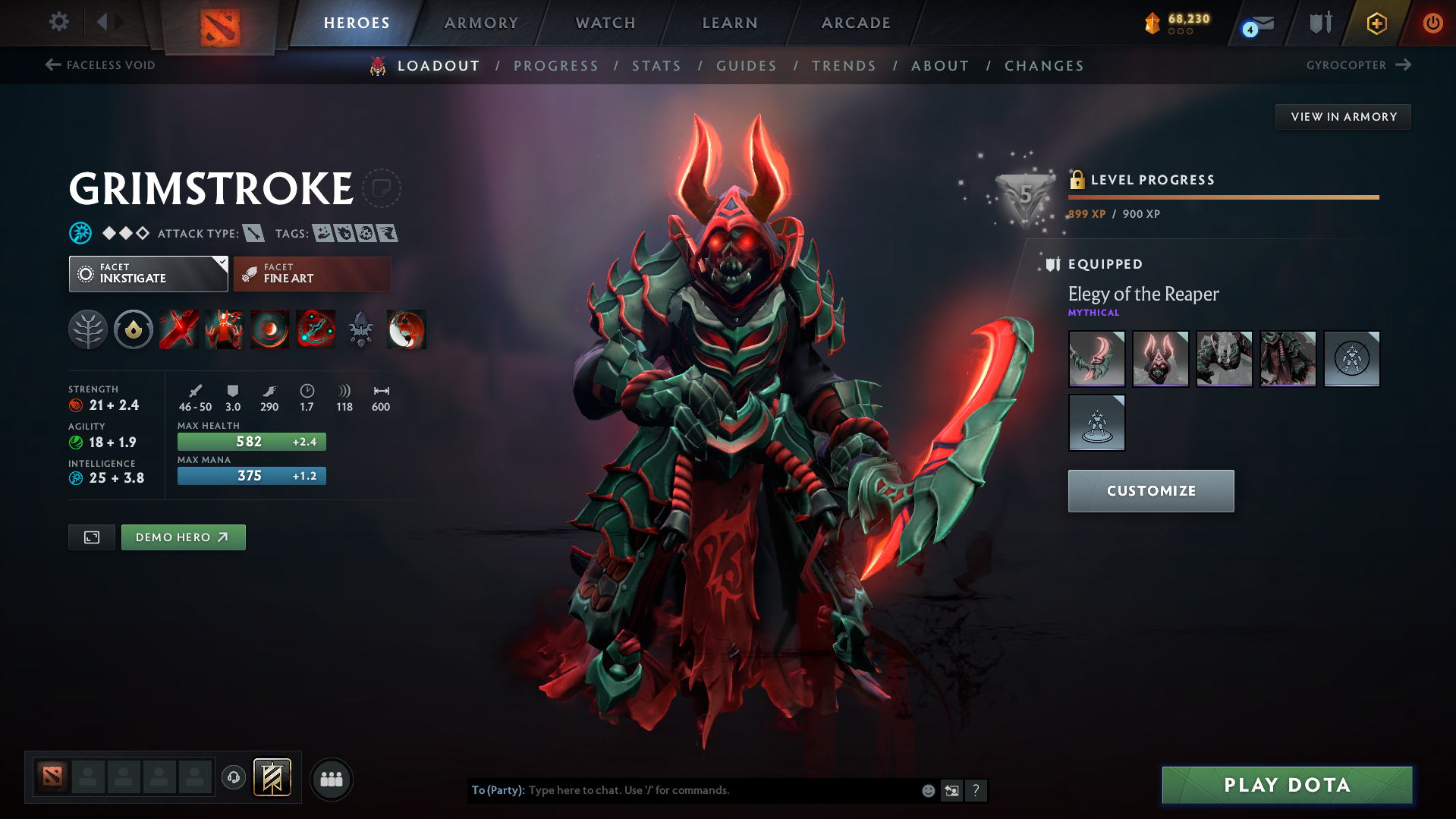Switch to the ARMORY tab
Viewport: 1456px width, 819px height.
click(x=481, y=23)
